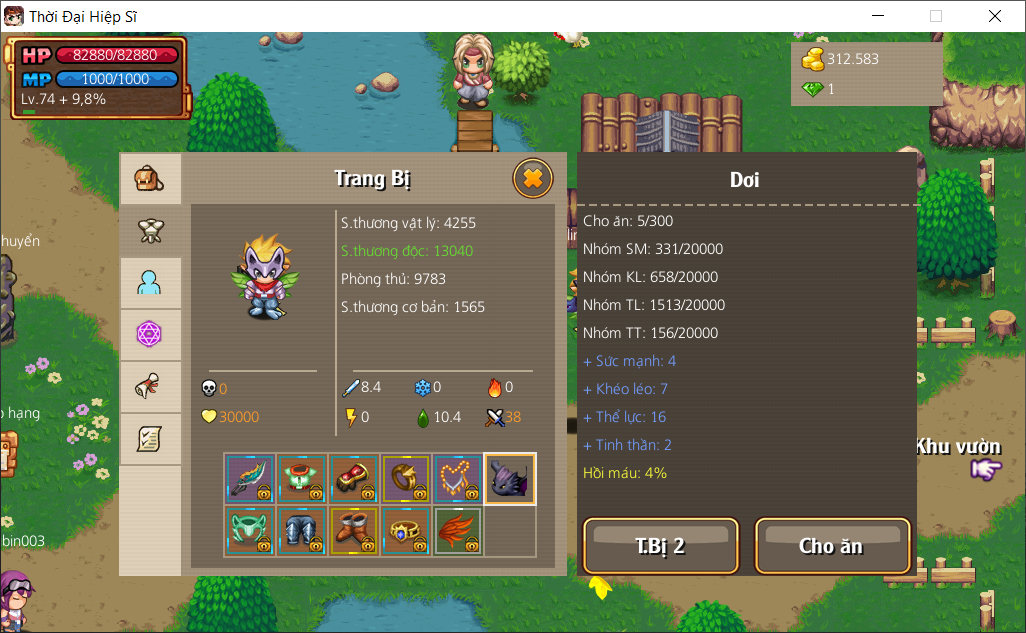Switch to equipment set T.Bị 2
This screenshot has width=1026, height=633.
coord(660,546)
